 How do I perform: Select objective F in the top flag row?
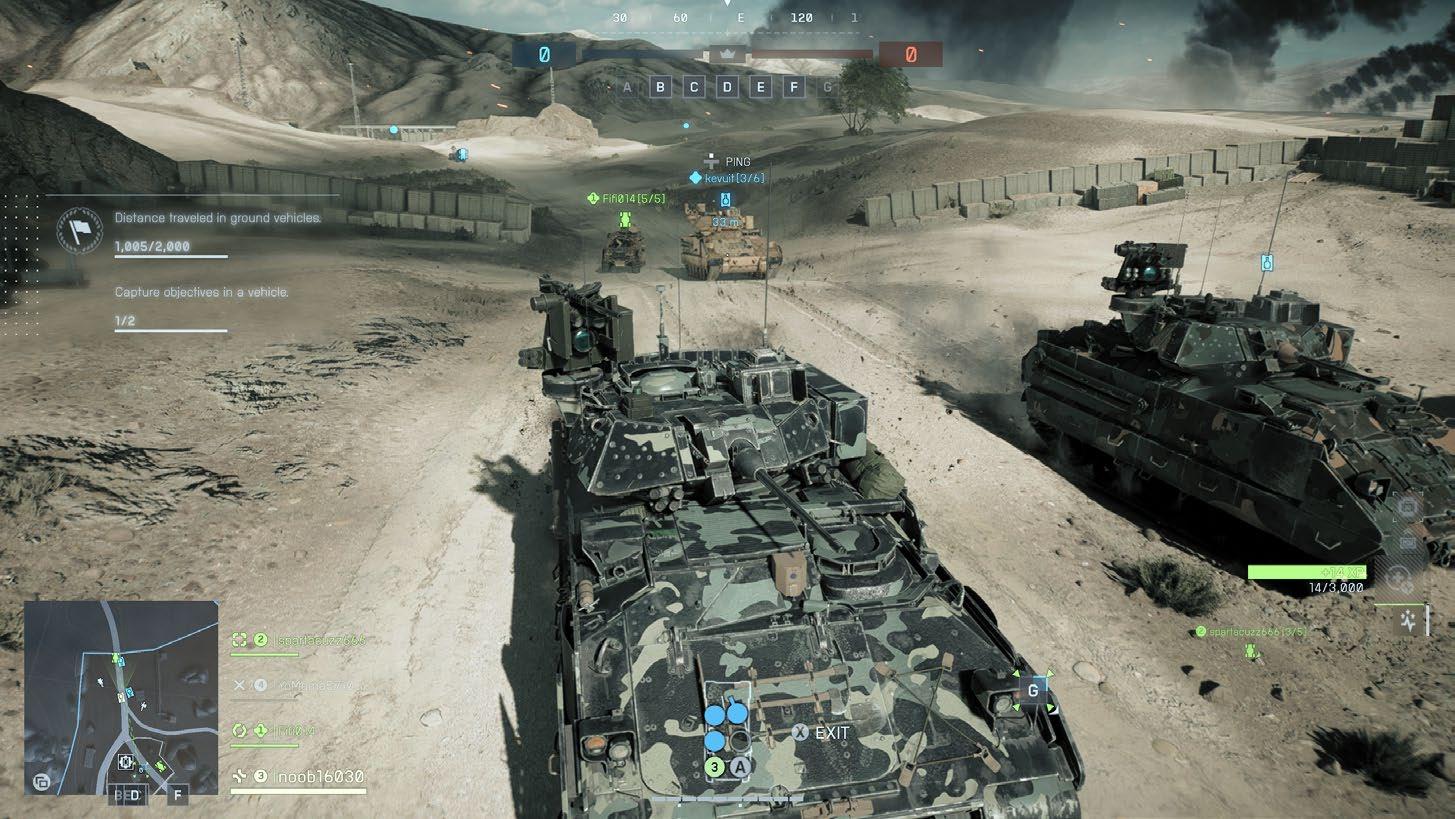pos(794,87)
